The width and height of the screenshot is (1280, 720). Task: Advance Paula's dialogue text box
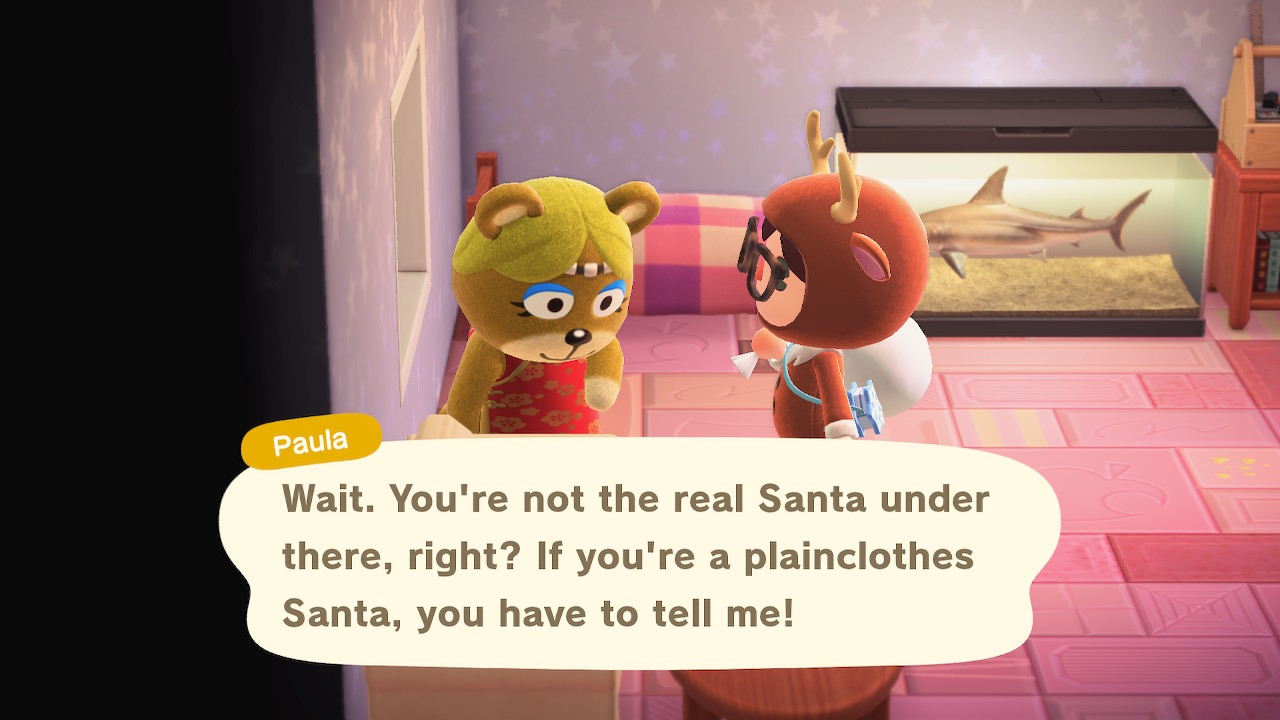pos(638,555)
